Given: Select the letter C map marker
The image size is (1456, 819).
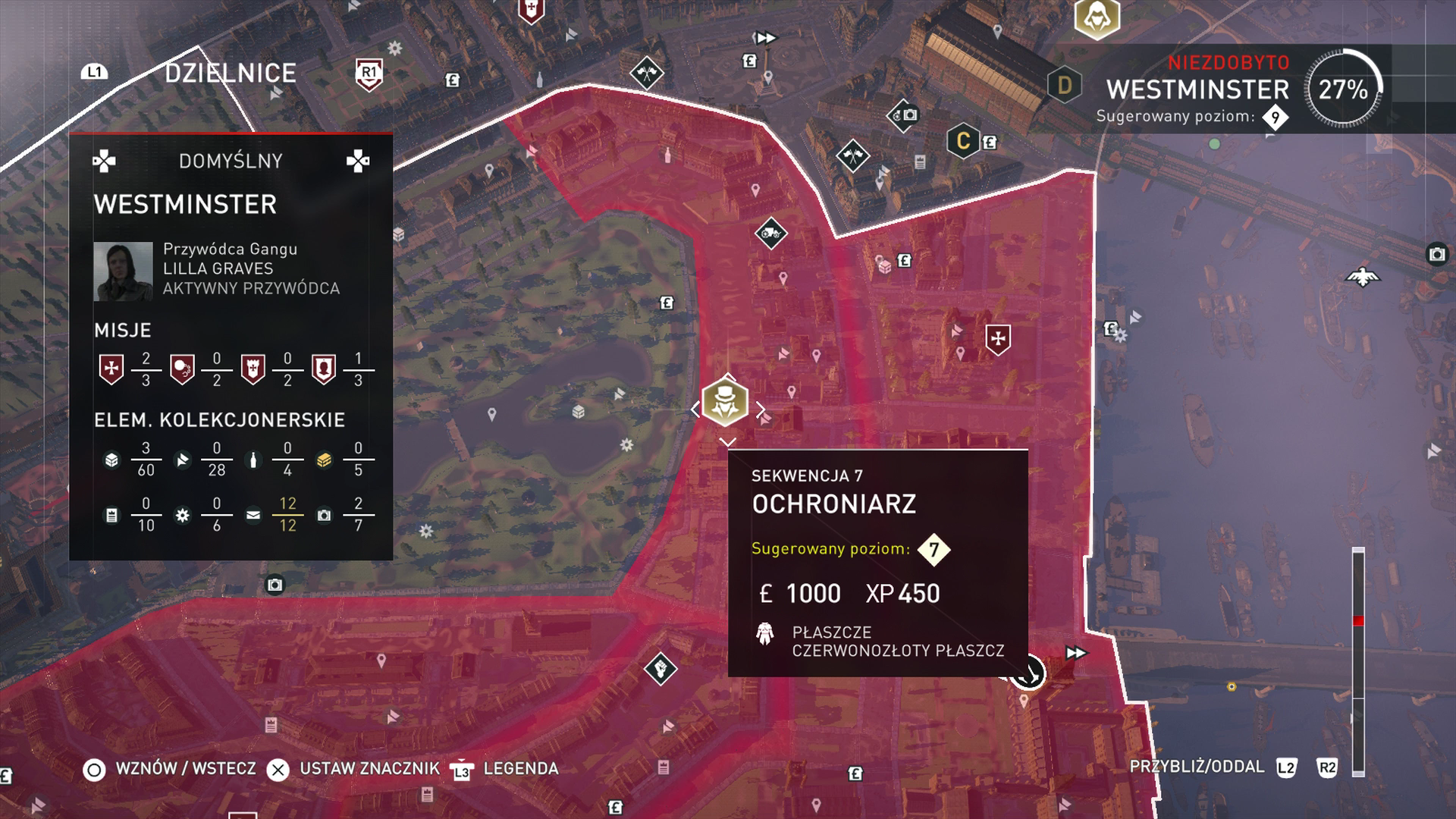Looking at the screenshot, I should point(963,141).
